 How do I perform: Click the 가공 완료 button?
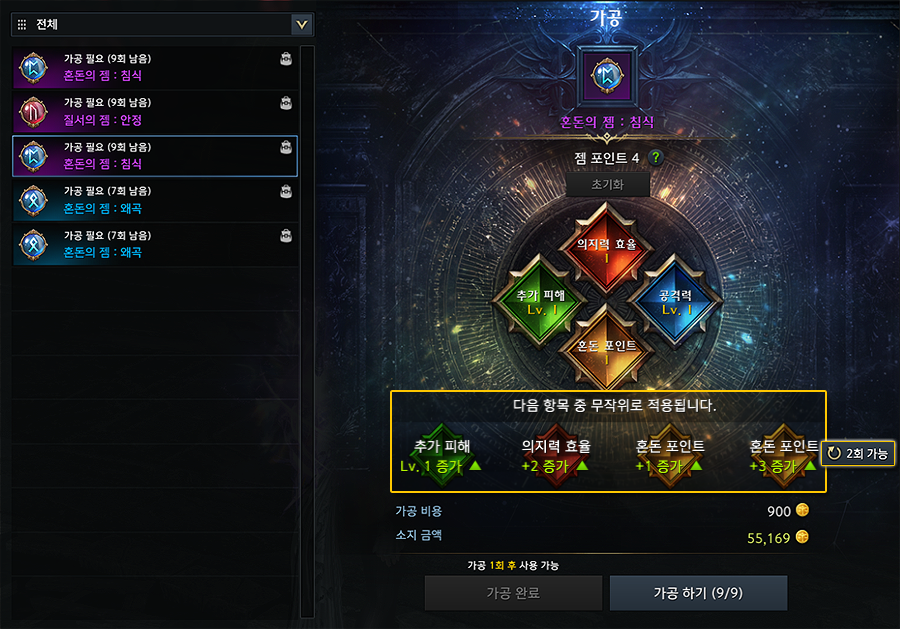point(513,593)
